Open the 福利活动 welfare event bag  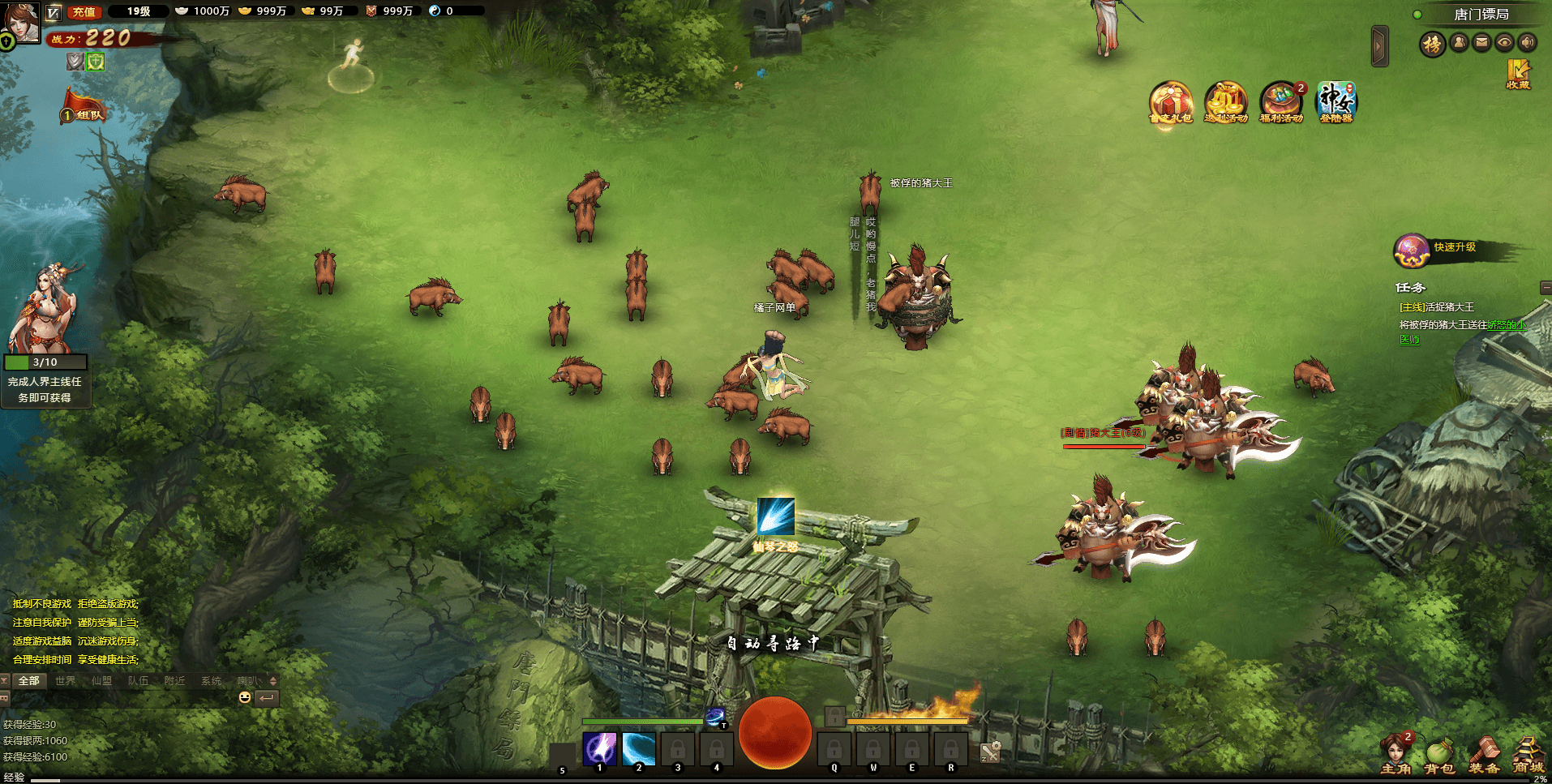point(1280,103)
